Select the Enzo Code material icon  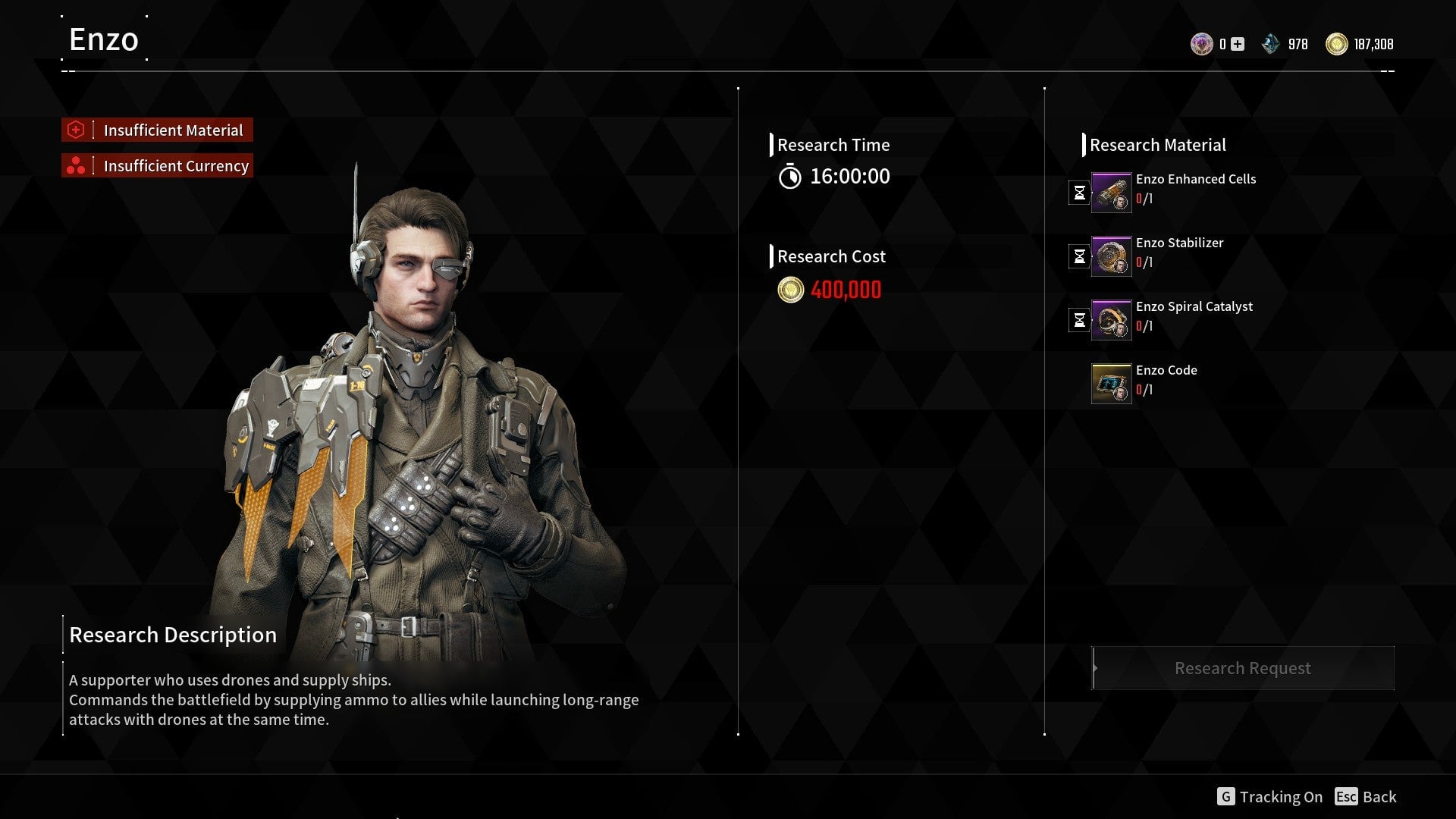pos(1110,383)
